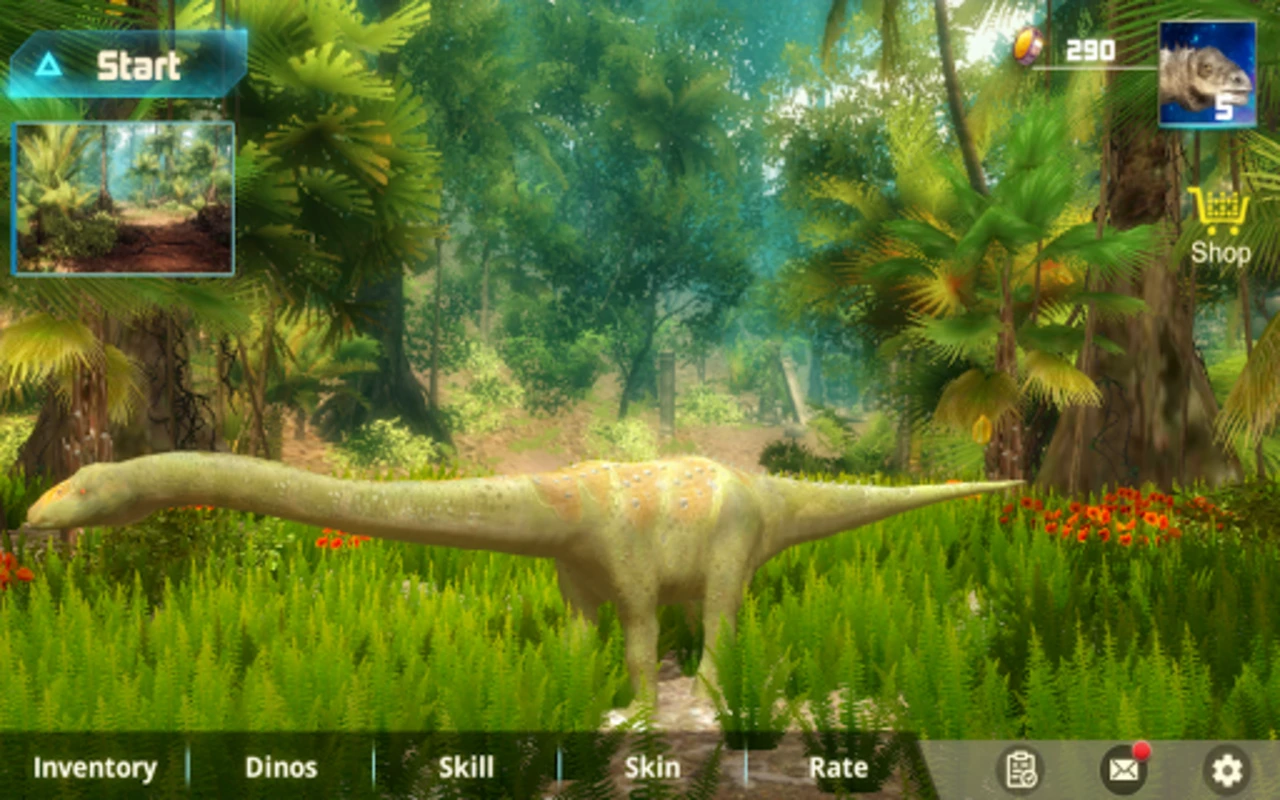Switch to the Rate tab
The image size is (1280, 800).
tap(838, 767)
